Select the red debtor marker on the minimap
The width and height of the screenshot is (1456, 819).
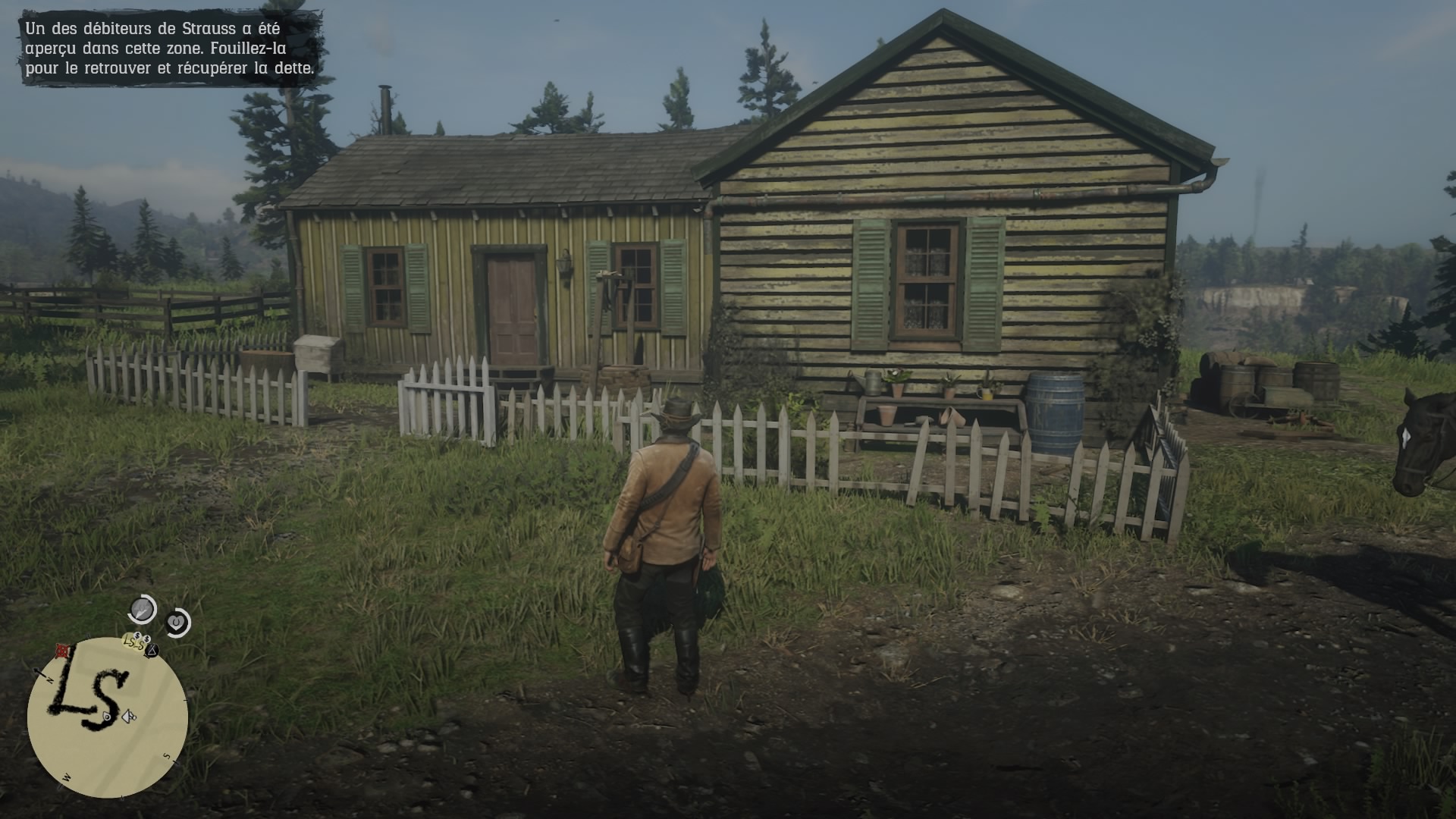[61, 651]
